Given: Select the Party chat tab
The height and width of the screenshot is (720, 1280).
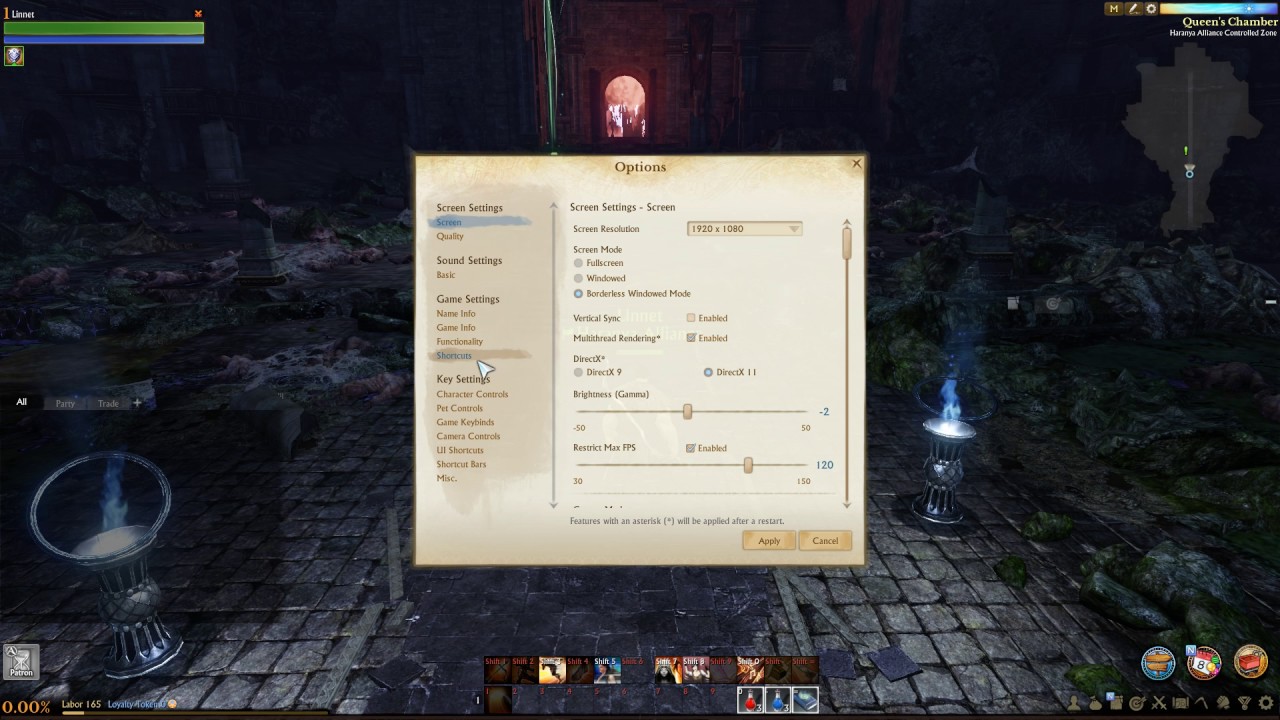Looking at the screenshot, I should [64, 403].
